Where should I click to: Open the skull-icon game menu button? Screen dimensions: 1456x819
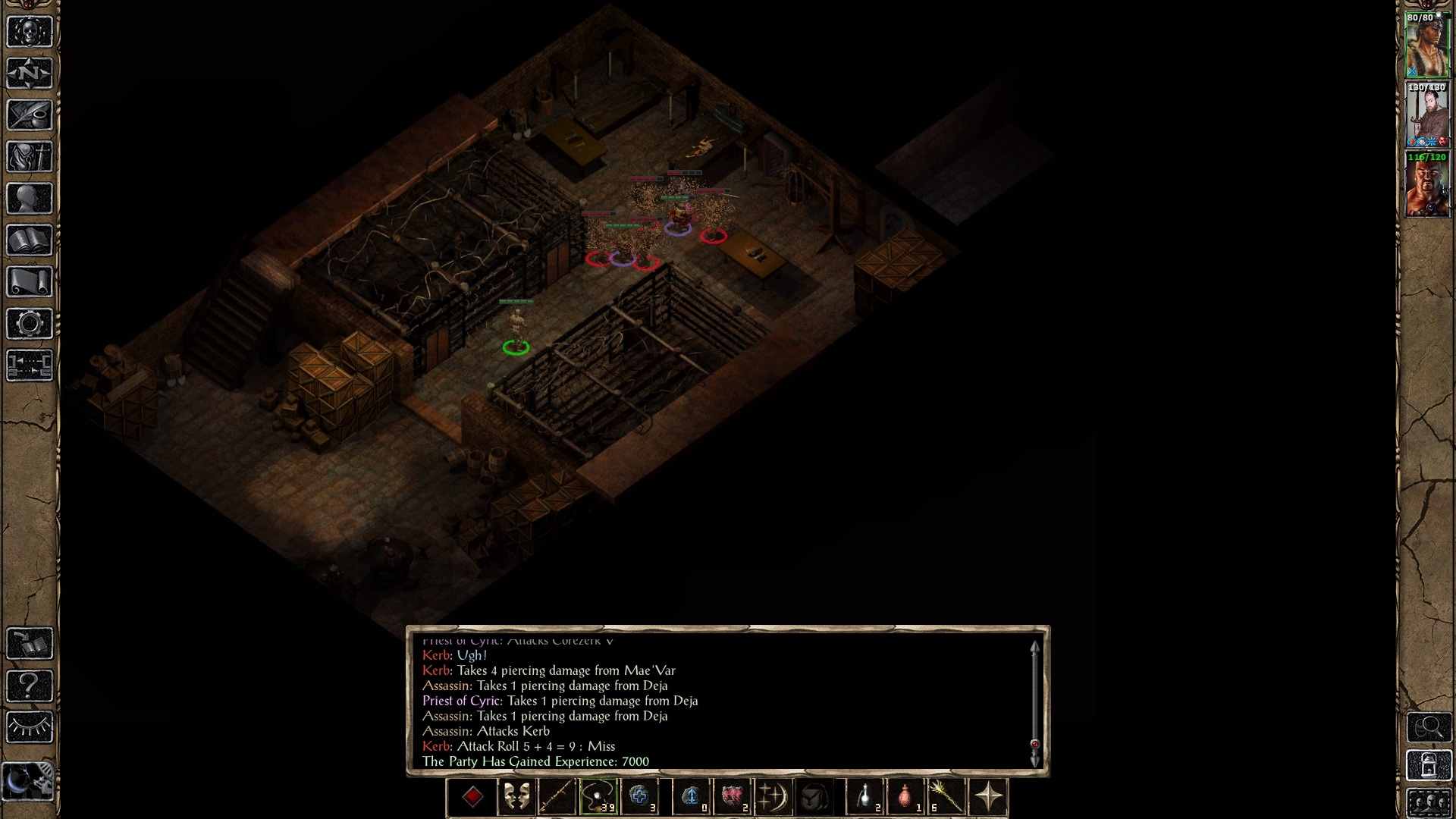[30, 32]
